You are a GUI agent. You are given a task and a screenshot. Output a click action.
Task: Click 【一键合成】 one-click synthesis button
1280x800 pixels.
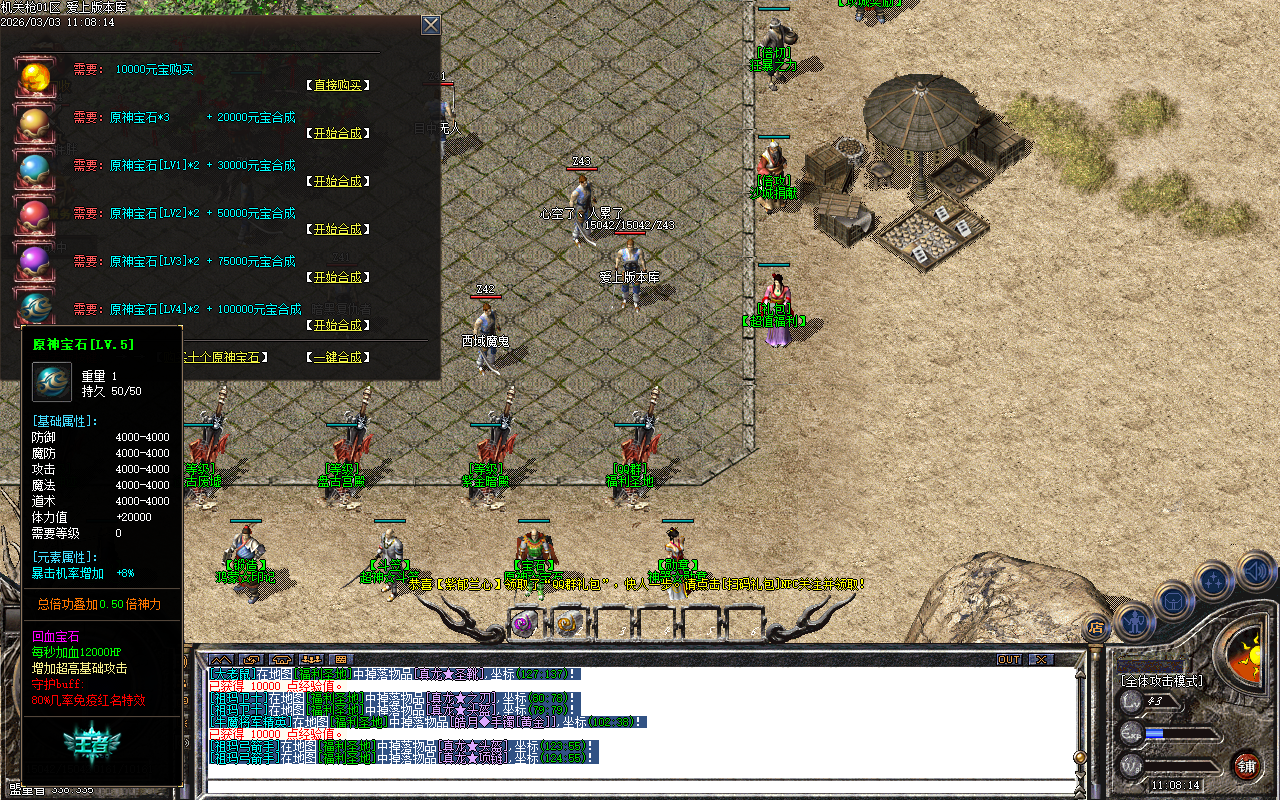click(x=340, y=356)
